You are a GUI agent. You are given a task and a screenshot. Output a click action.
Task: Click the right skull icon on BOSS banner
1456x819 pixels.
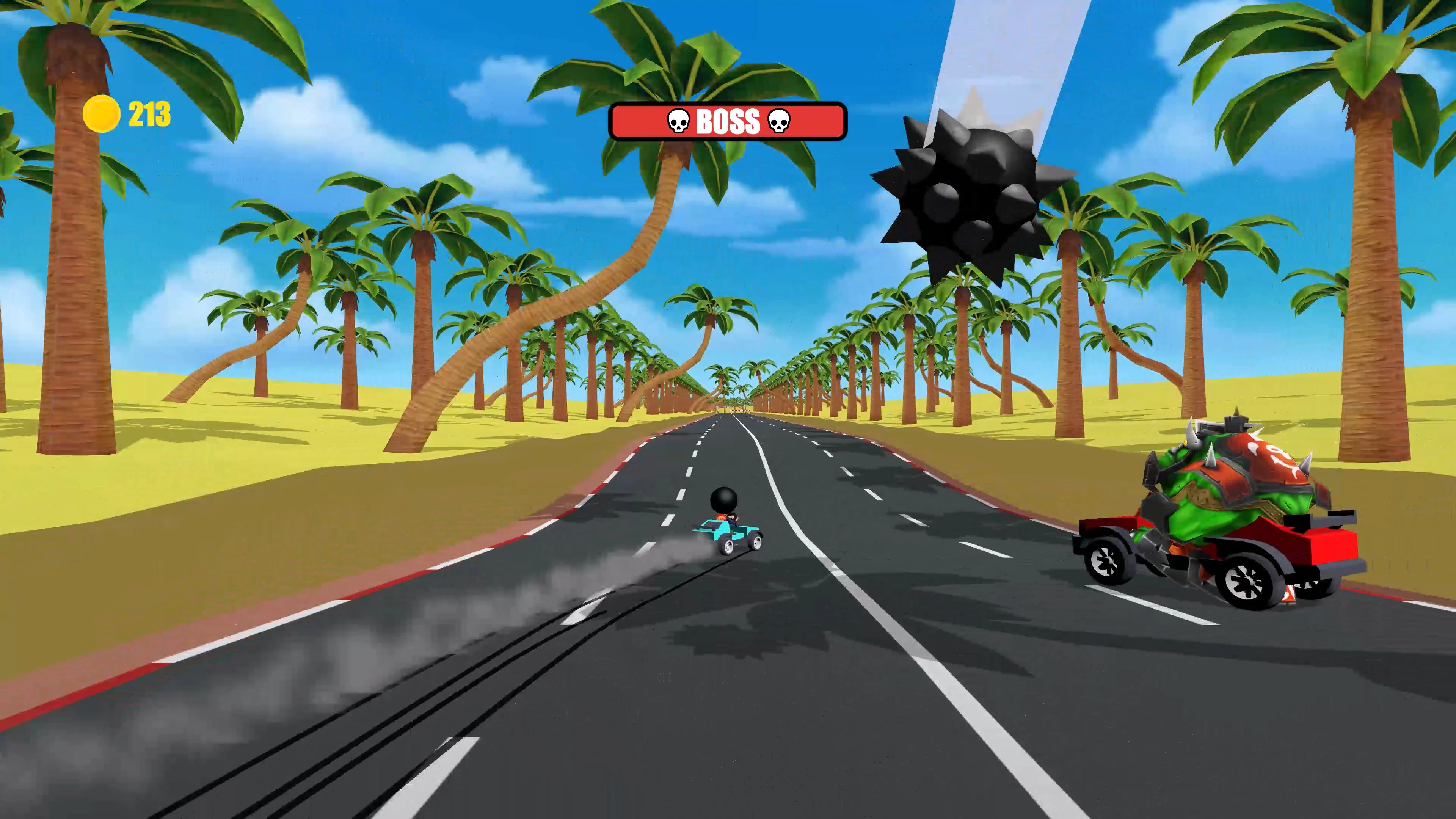(x=781, y=121)
